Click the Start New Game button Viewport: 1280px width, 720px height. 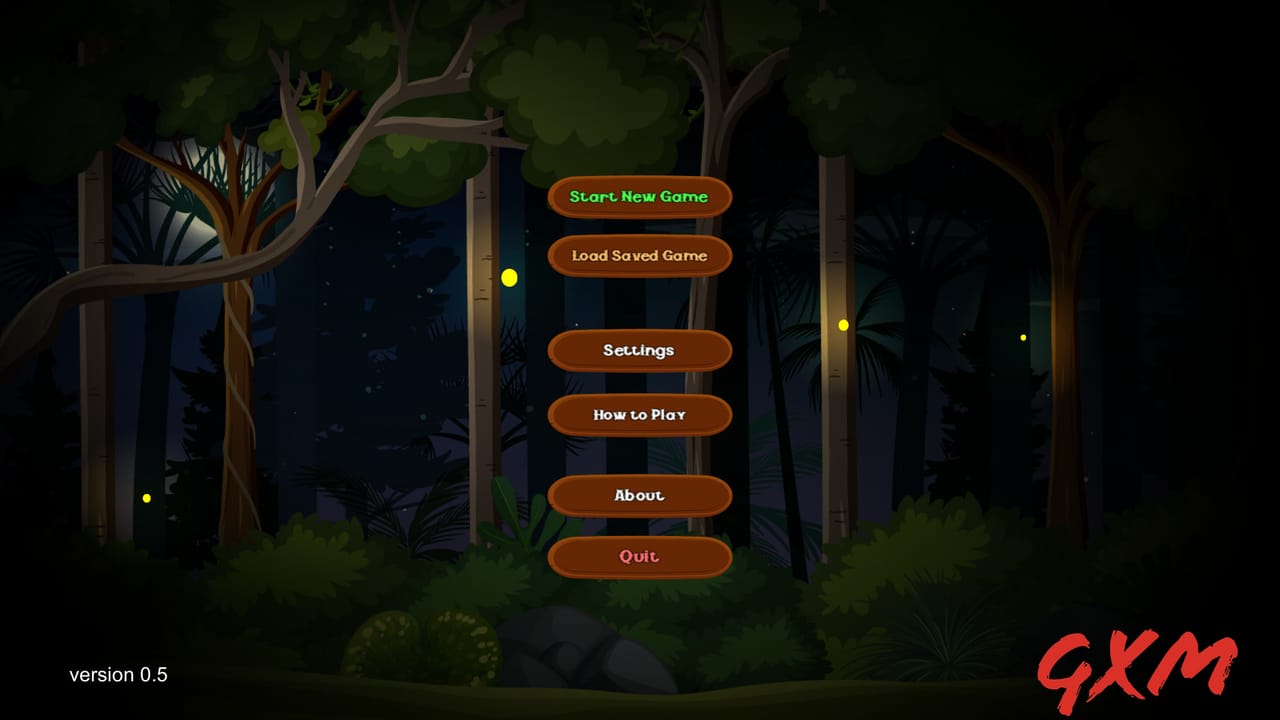click(x=640, y=197)
